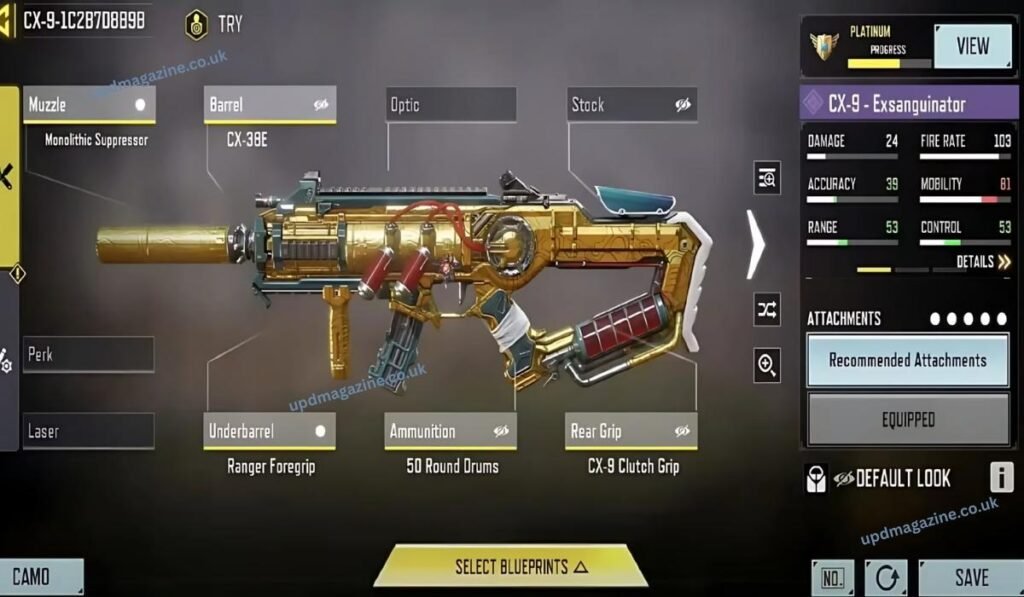Viewport: 1024px width, 597px height.
Task: Show Recommended Attachments
Action: 907,360
